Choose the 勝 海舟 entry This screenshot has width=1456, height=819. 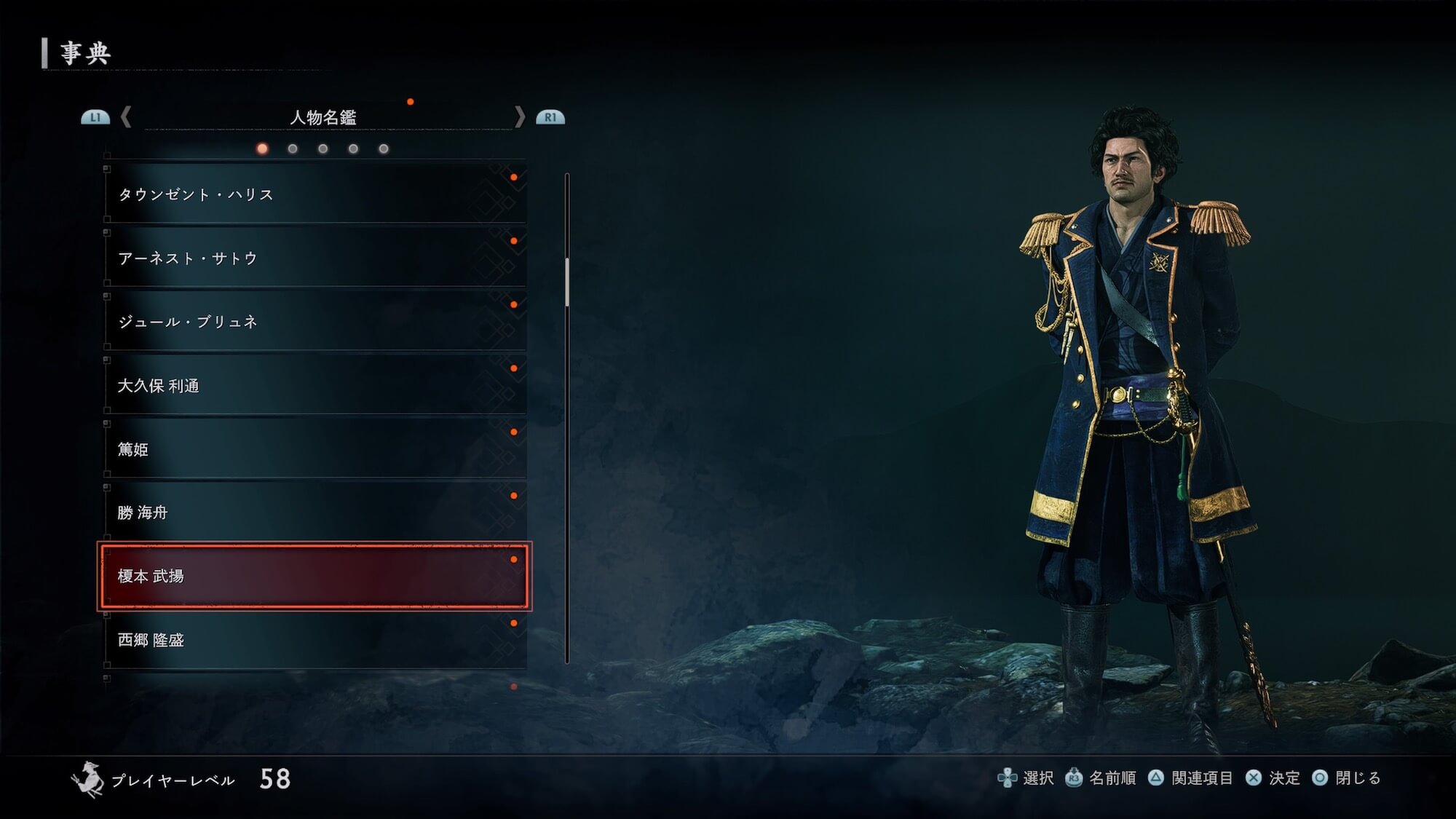(314, 513)
